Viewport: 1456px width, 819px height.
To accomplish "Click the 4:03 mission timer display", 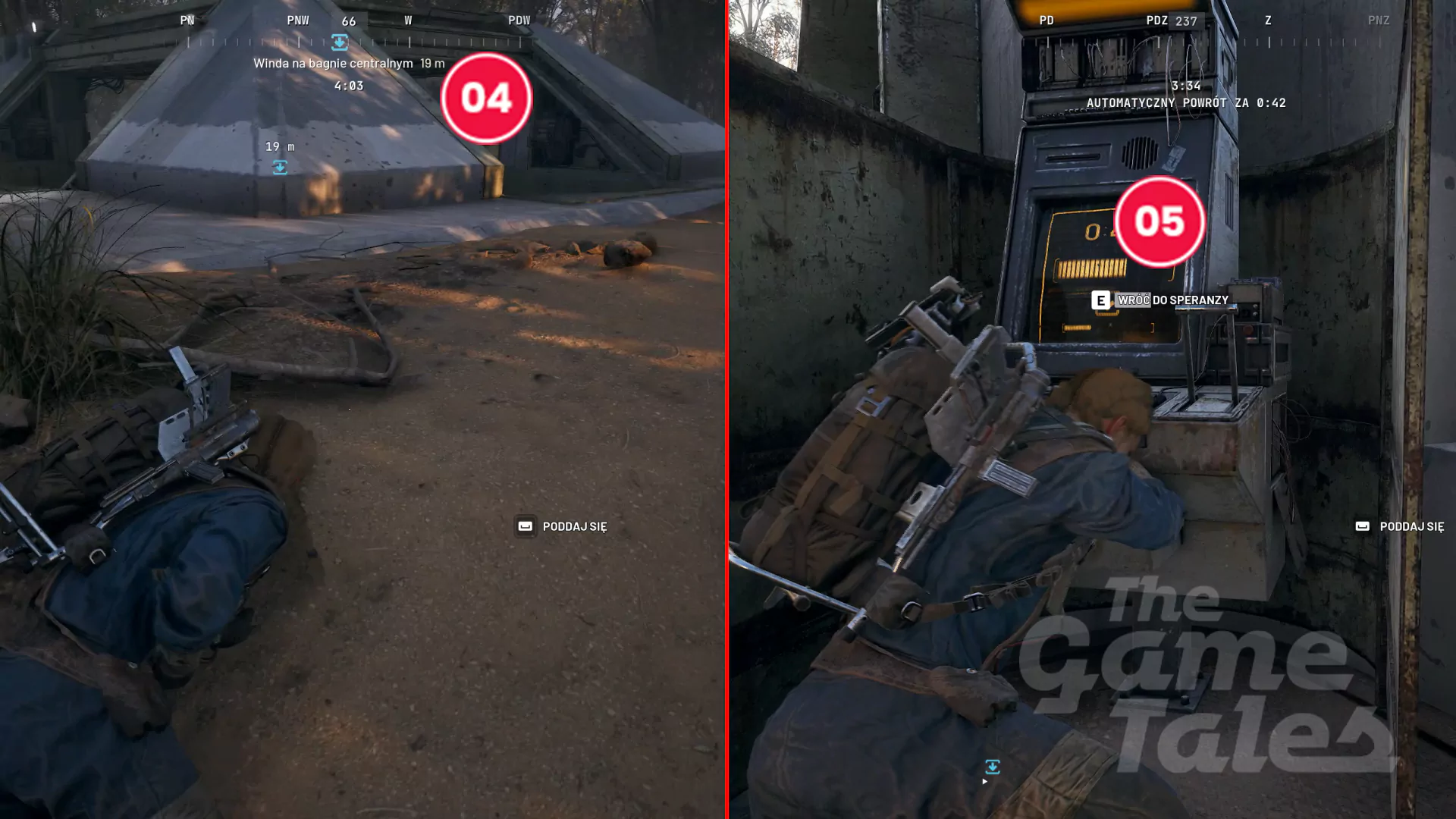I will tap(349, 86).
